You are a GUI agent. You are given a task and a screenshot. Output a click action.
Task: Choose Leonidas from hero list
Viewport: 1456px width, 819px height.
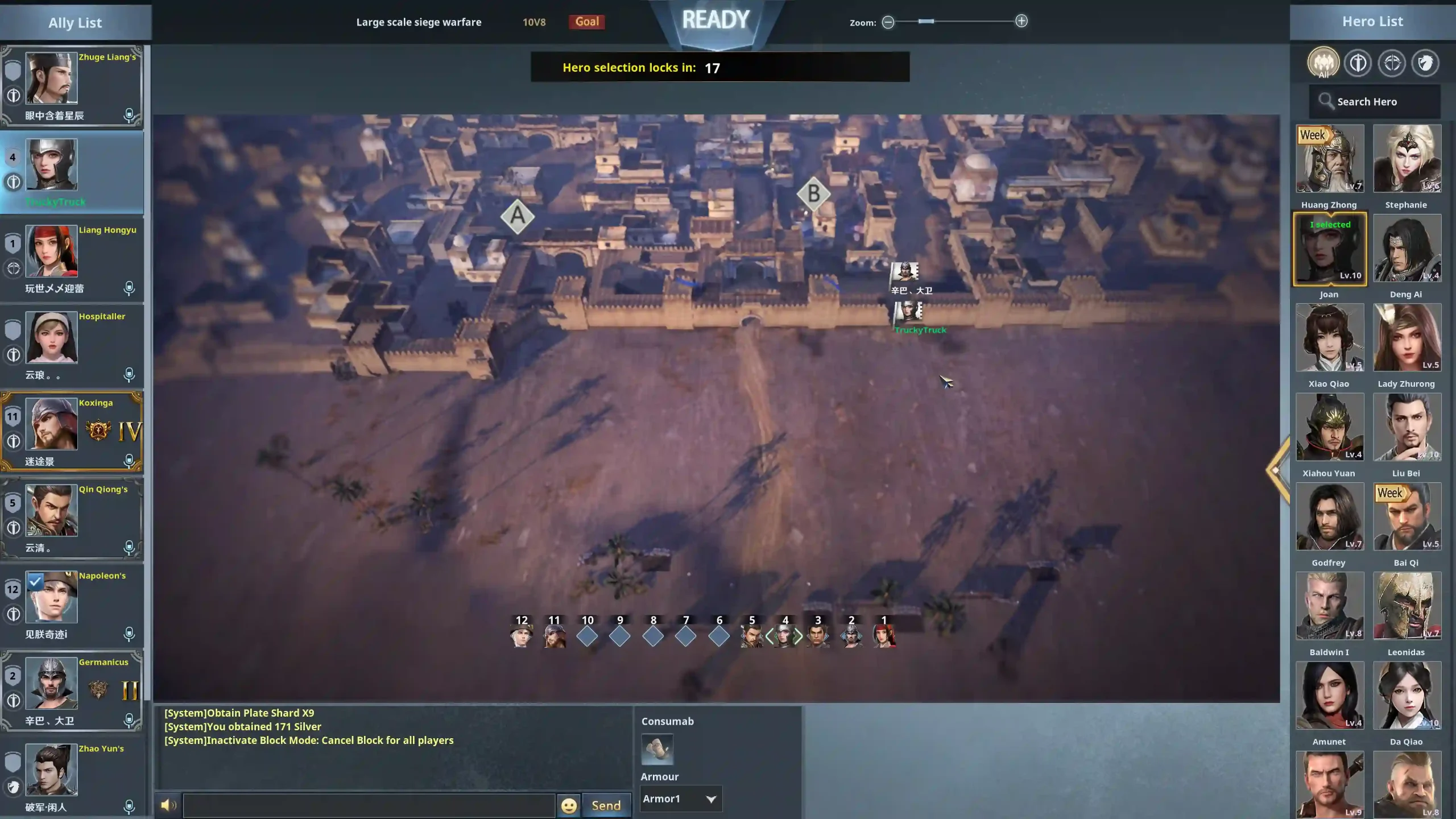pos(1407,606)
